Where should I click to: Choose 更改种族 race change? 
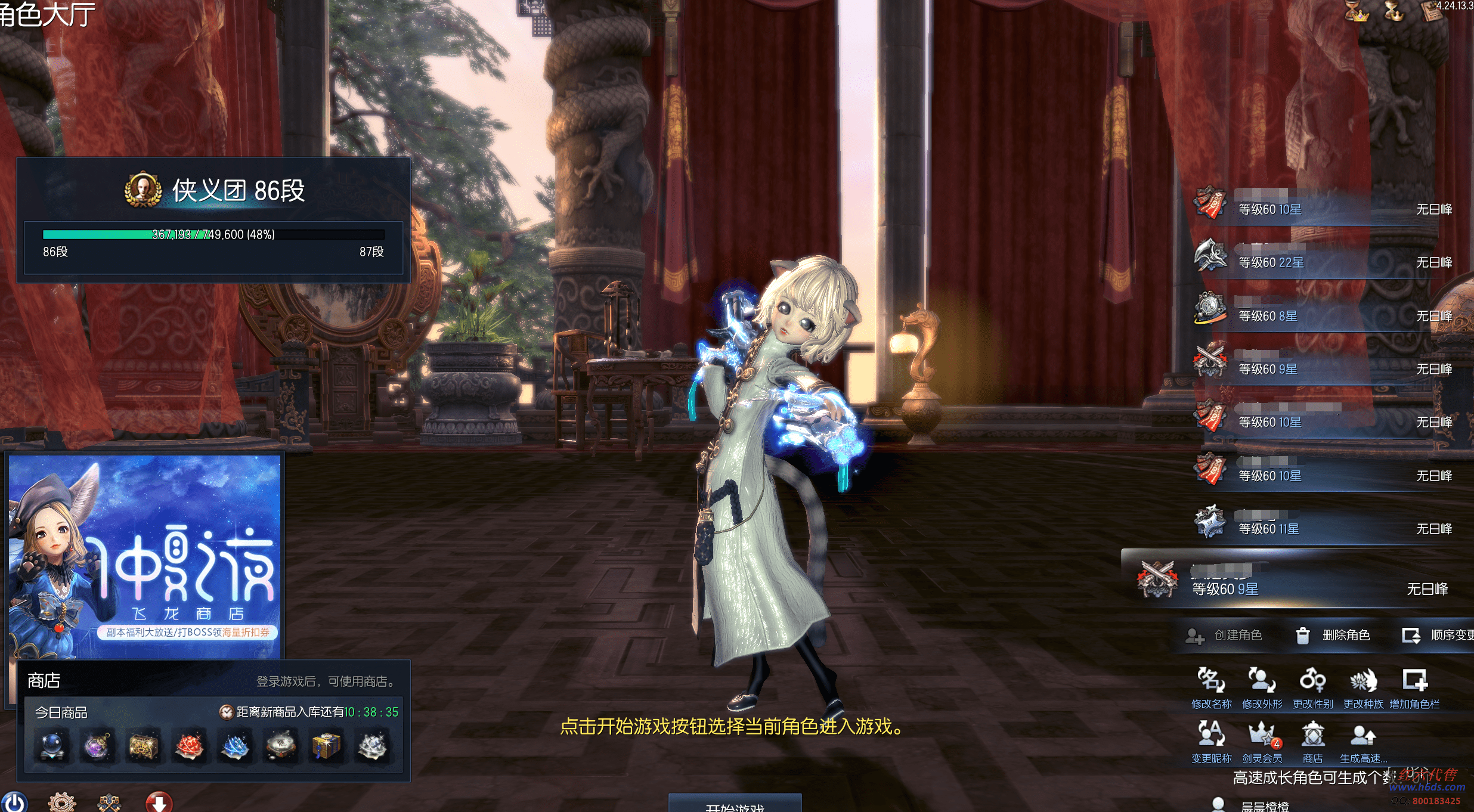point(1363,688)
